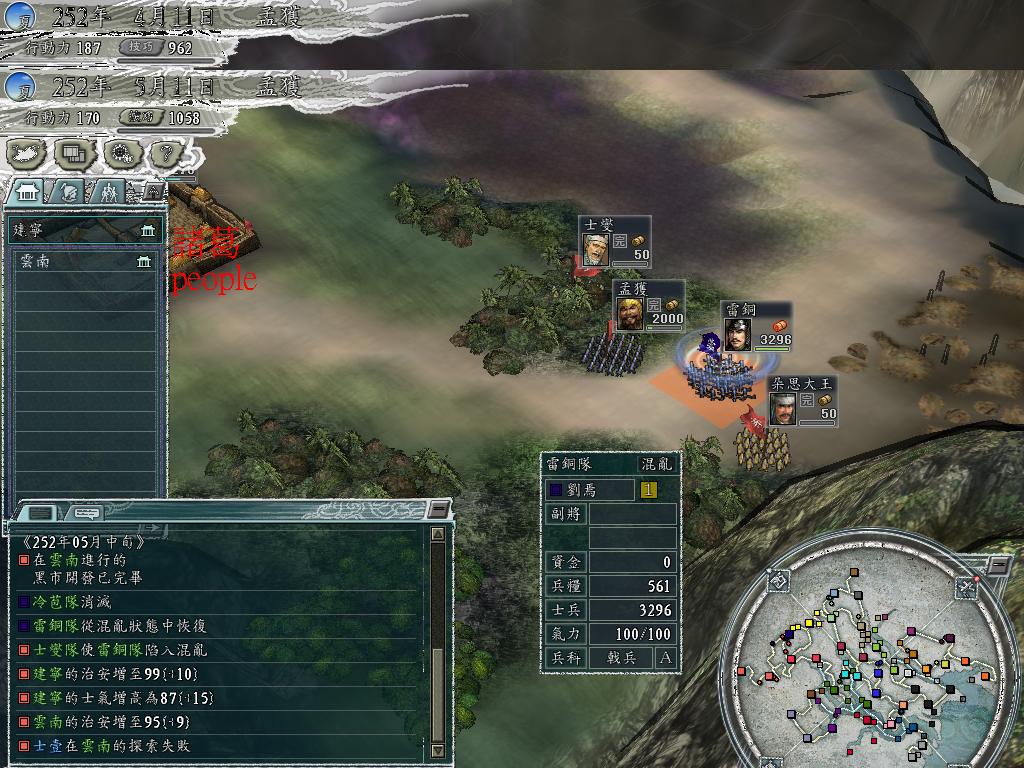Image resolution: width=1024 pixels, height=768 pixels.
Task: Switch to the city building tab
Action: click(x=27, y=191)
